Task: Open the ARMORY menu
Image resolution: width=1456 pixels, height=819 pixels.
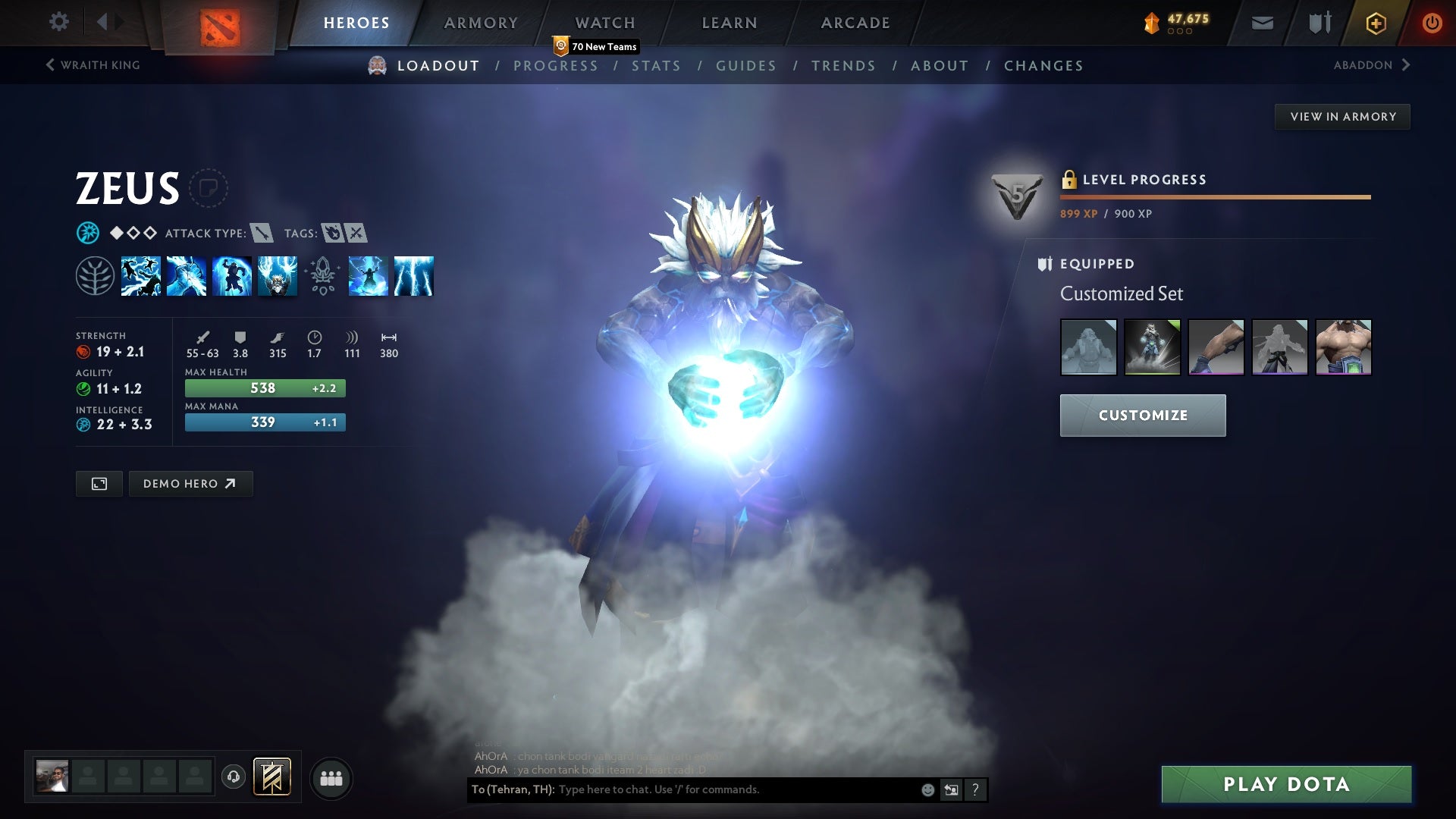Action: 481,22
